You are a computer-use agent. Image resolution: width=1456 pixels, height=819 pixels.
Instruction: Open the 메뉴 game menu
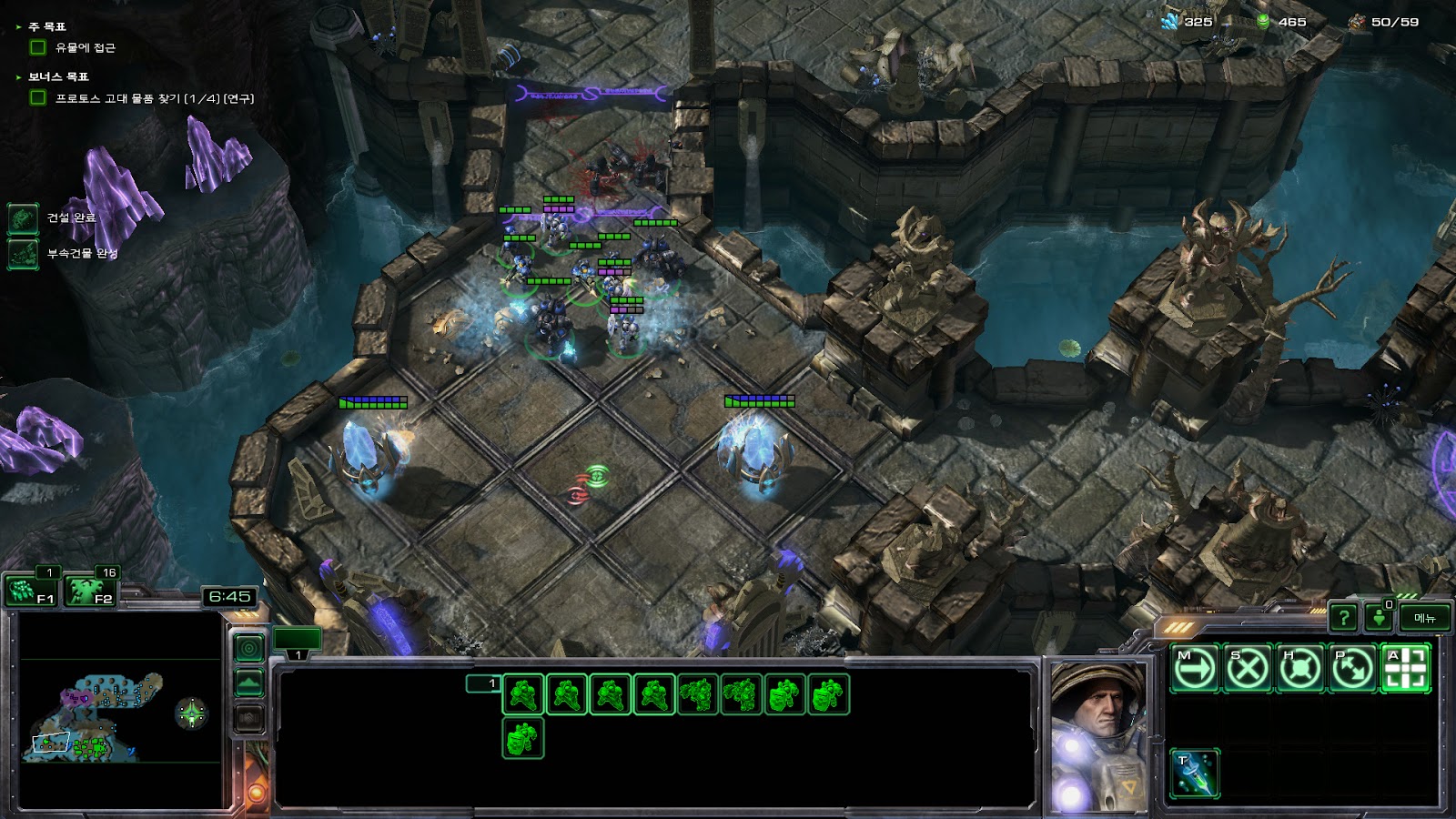tap(1424, 618)
